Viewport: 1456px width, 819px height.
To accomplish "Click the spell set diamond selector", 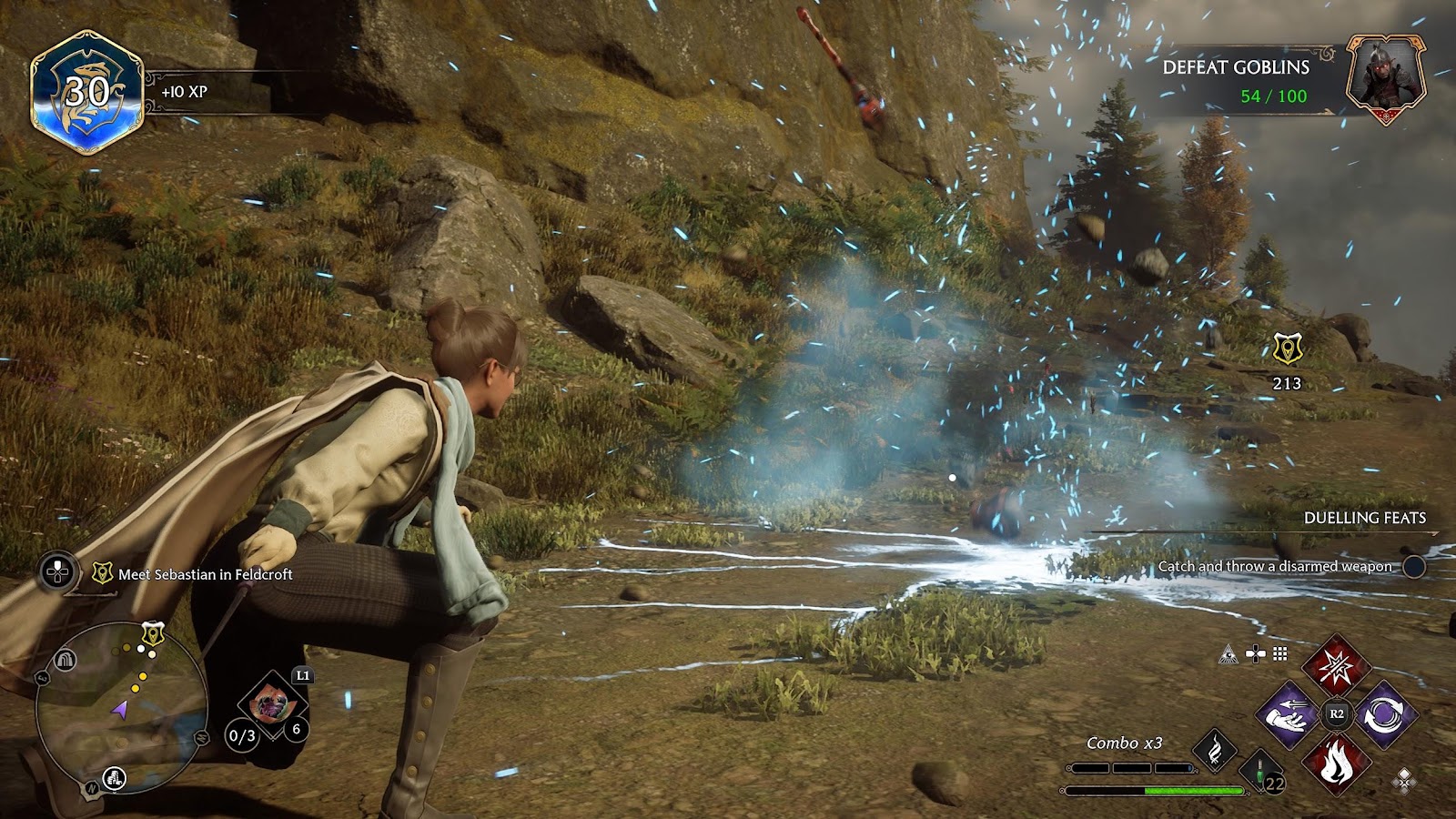I will coord(1404,779).
